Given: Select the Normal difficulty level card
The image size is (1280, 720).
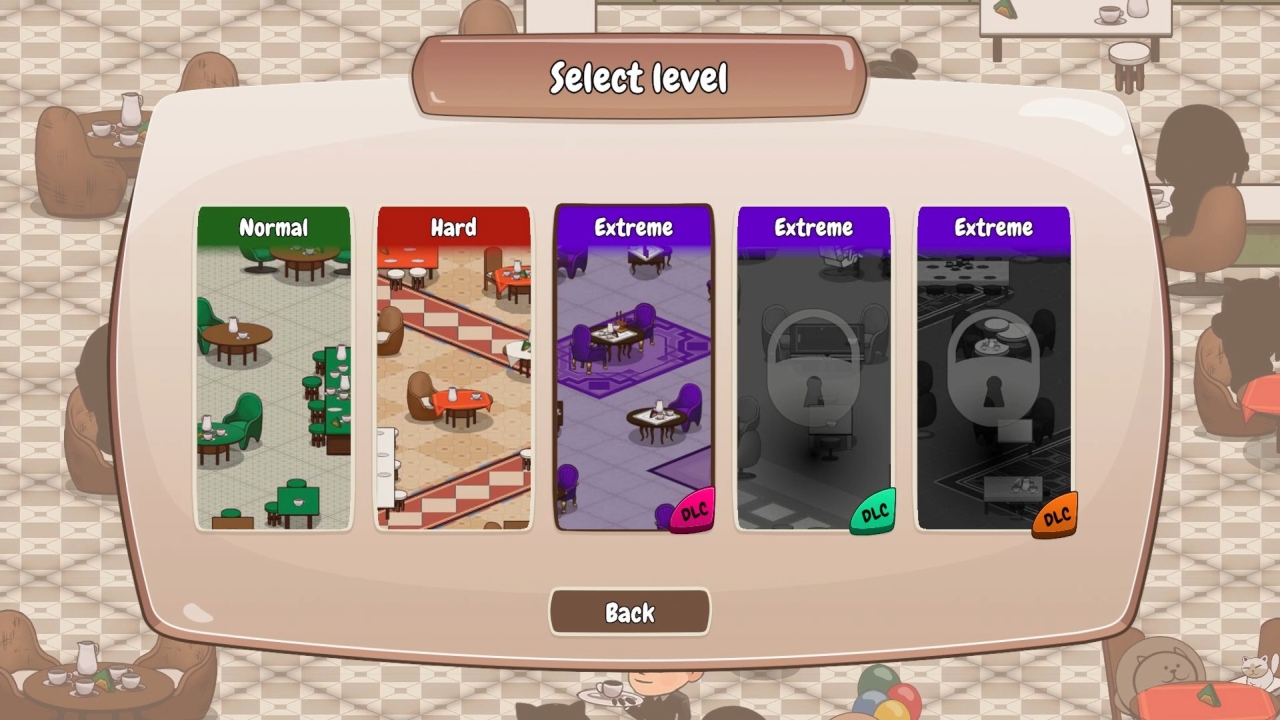Looking at the screenshot, I should point(273,370).
